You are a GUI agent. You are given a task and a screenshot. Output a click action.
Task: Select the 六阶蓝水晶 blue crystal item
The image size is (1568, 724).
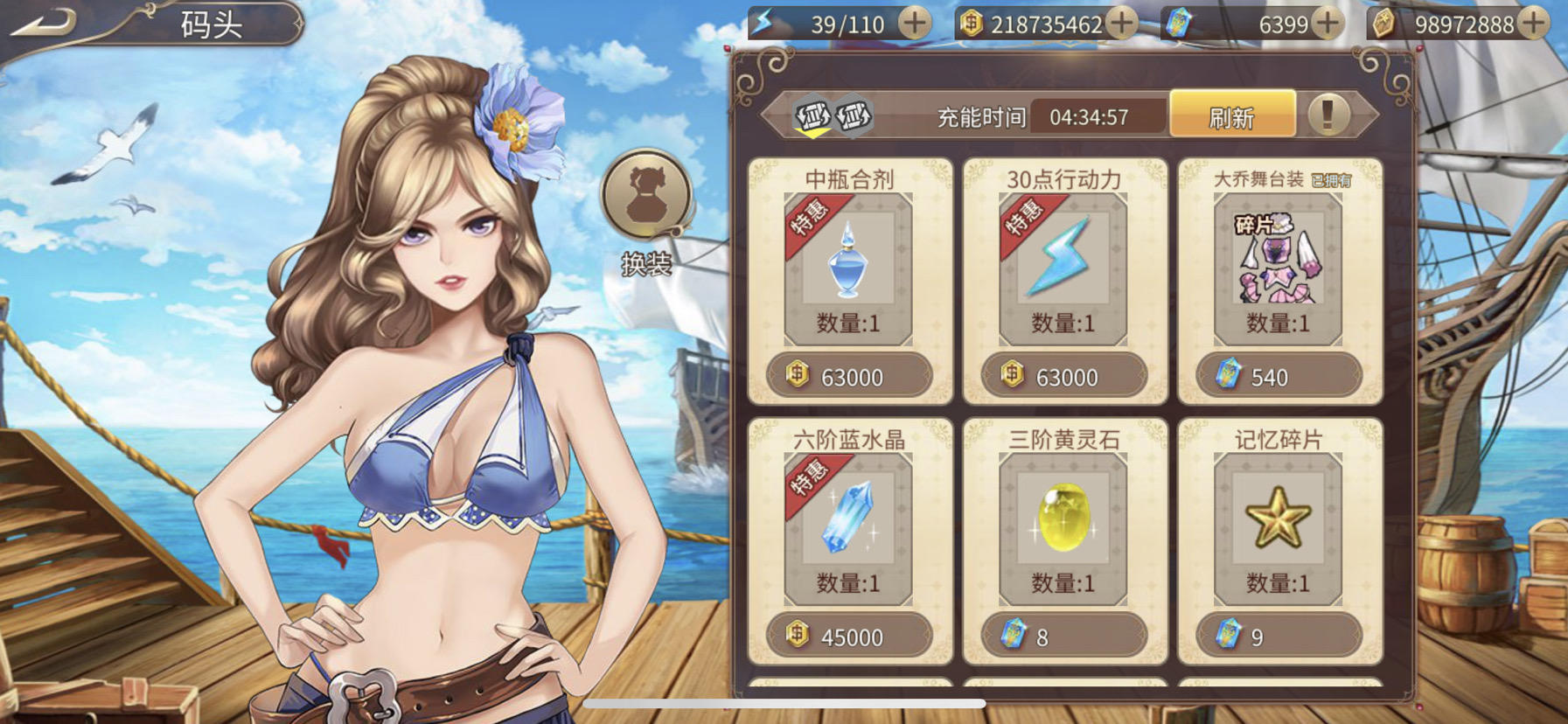[848, 525]
